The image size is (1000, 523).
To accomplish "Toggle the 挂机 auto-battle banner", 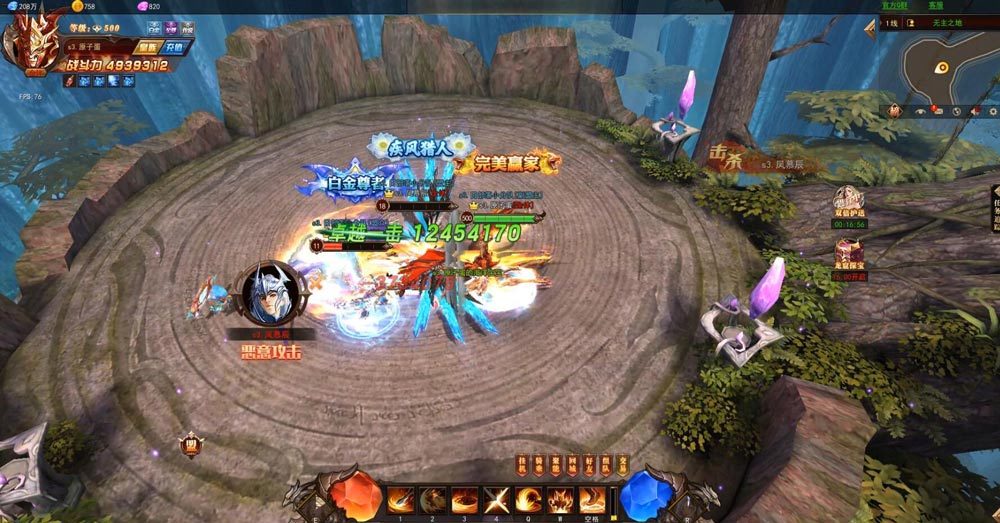I will (x=521, y=465).
